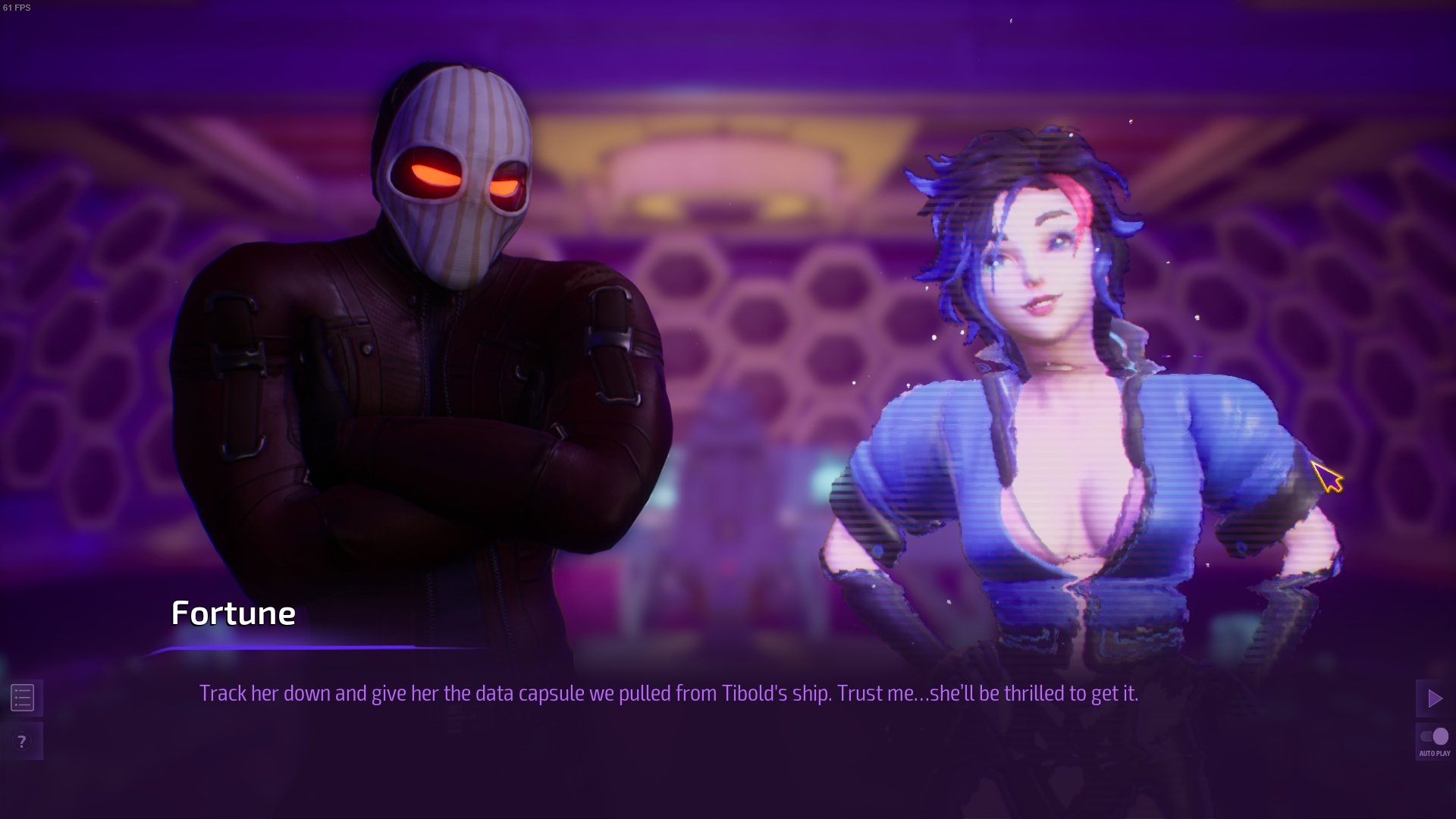Viewport: 1456px width, 819px height.
Task: Advance dialogue with the play arrow button
Action: 1434,698
